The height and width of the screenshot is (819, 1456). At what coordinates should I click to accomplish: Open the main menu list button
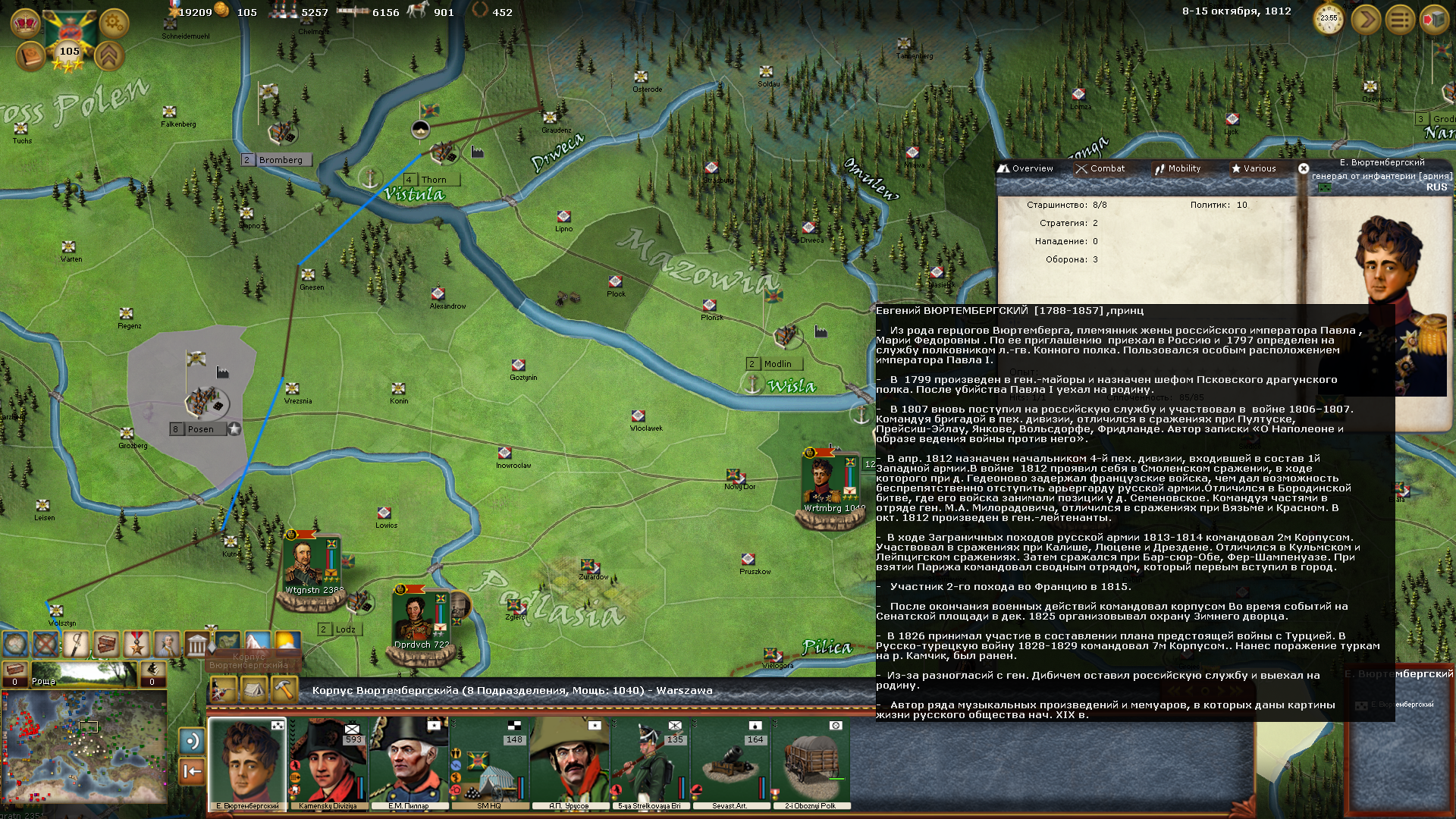[x=1400, y=20]
